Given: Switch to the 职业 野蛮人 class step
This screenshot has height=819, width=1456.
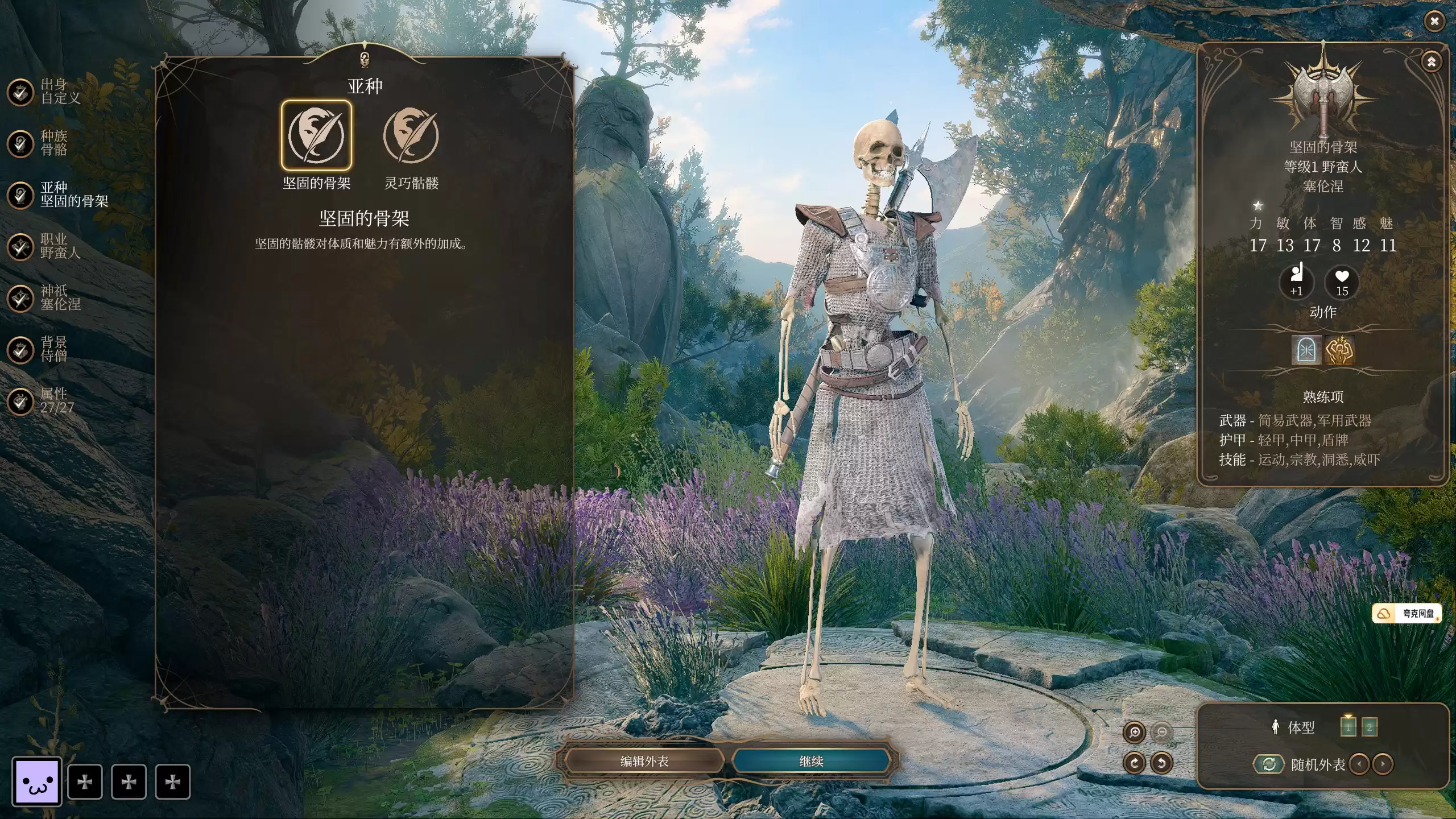Looking at the screenshot, I should (20, 247).
